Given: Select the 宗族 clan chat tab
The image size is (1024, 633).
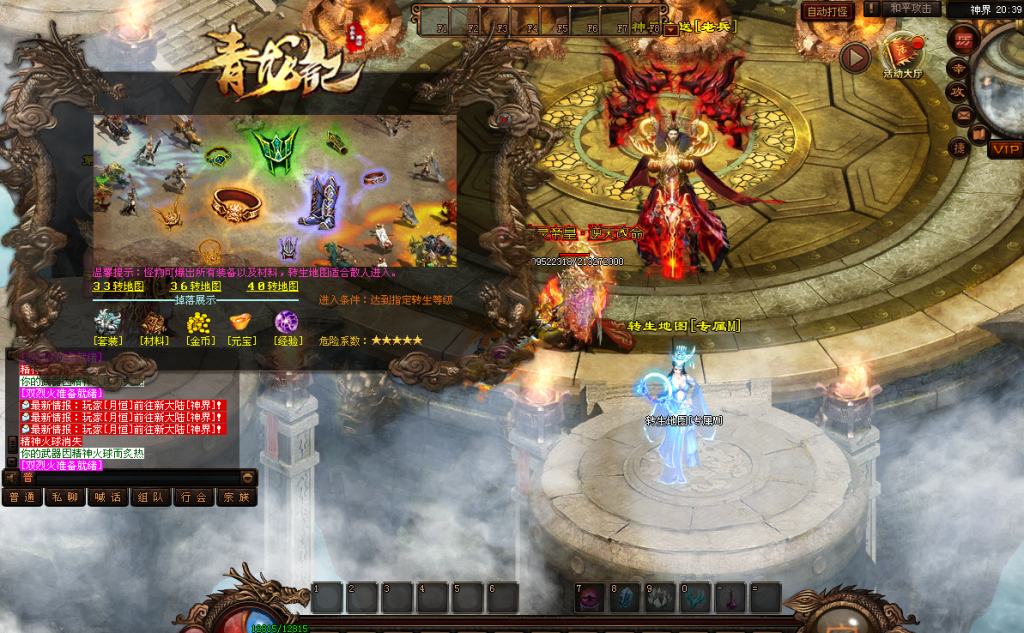Looking at the screenshot, I should pyautogui.click(x=237, y=497).
